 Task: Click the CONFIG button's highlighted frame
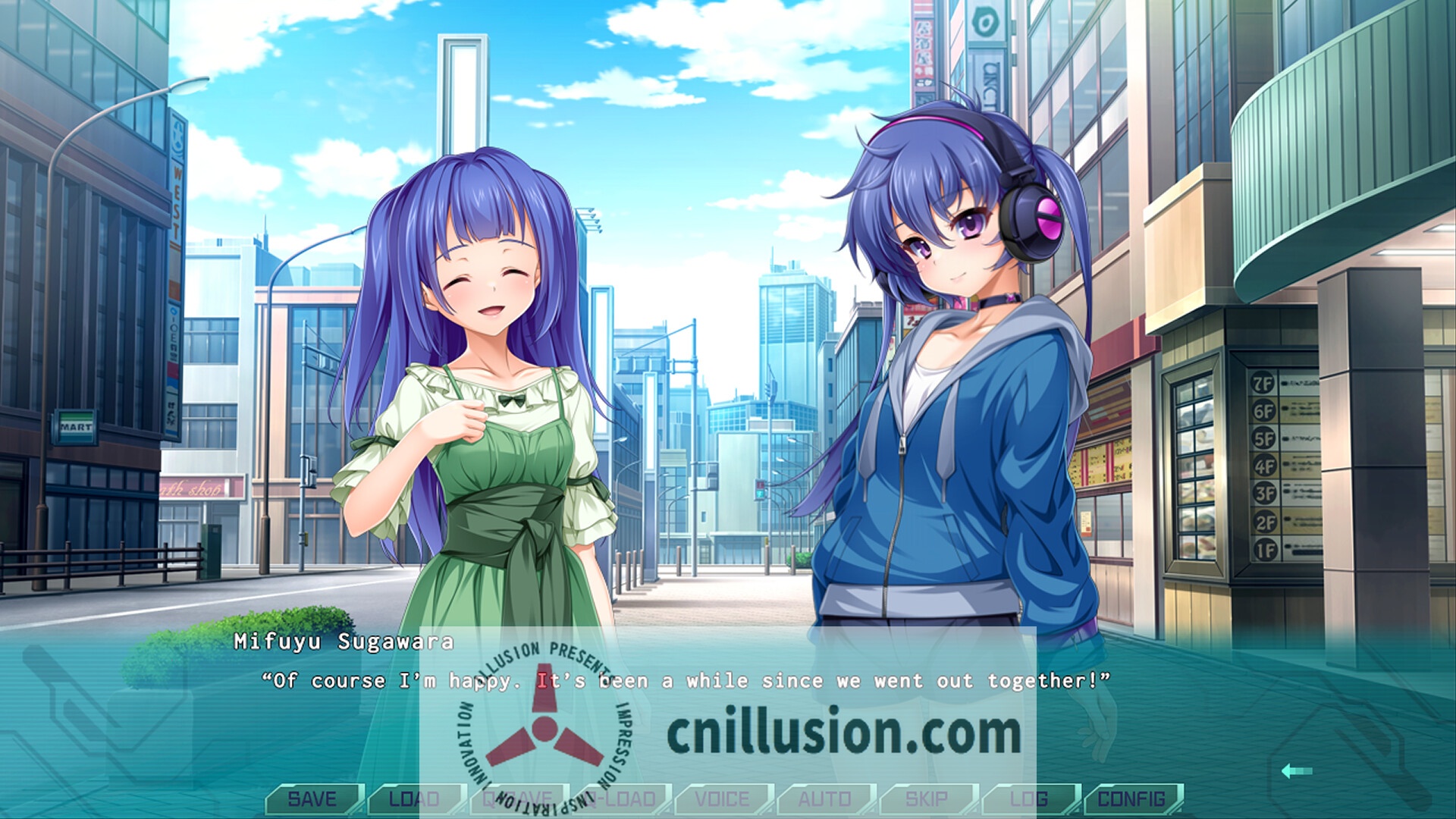pos(1134,798)
